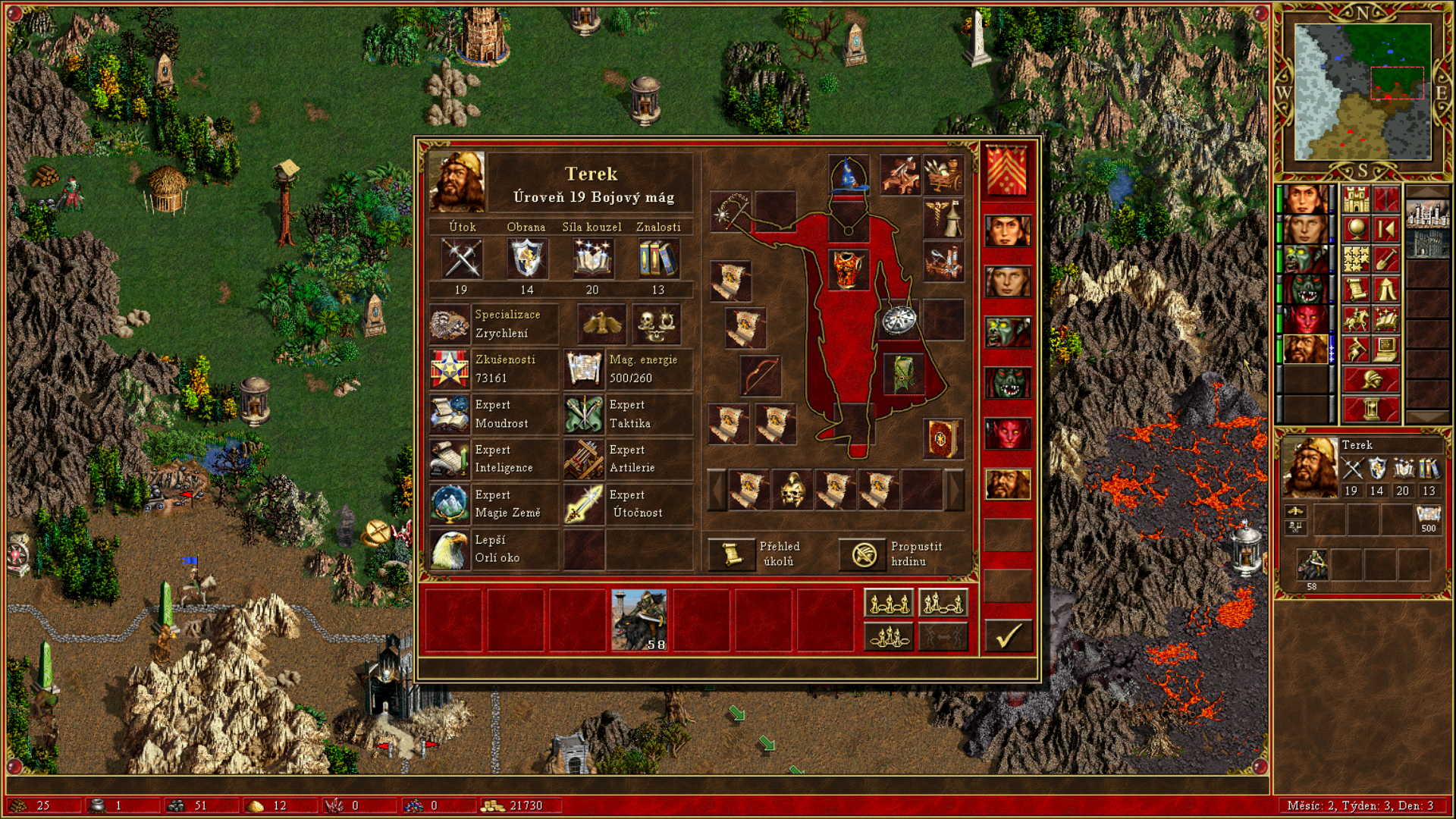Select the equipped bow artifact
Viewport: 1456px width, 819px height.
(760, 375)
